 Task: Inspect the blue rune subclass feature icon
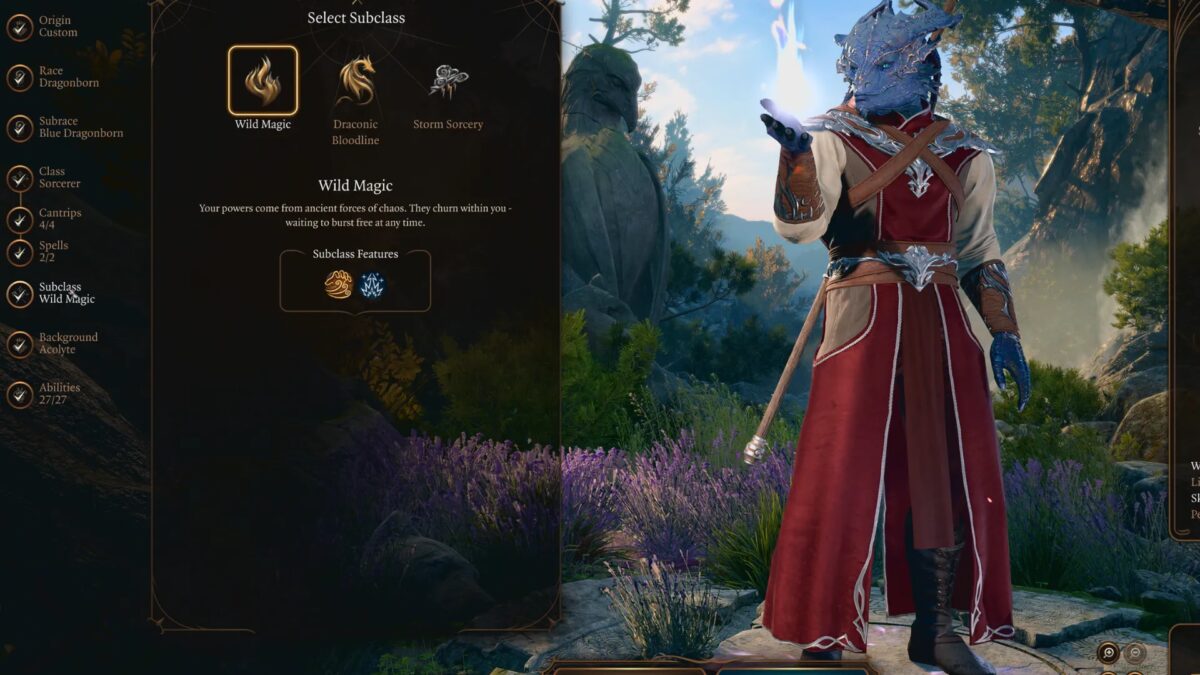point(372,285)
